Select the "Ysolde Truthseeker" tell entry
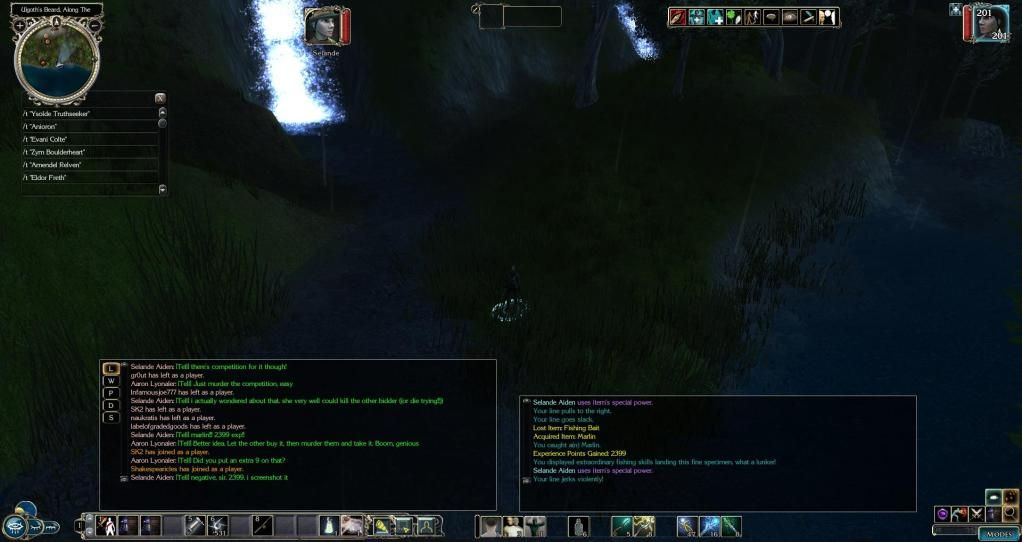 pyautogui.click(x=89, y=113)
